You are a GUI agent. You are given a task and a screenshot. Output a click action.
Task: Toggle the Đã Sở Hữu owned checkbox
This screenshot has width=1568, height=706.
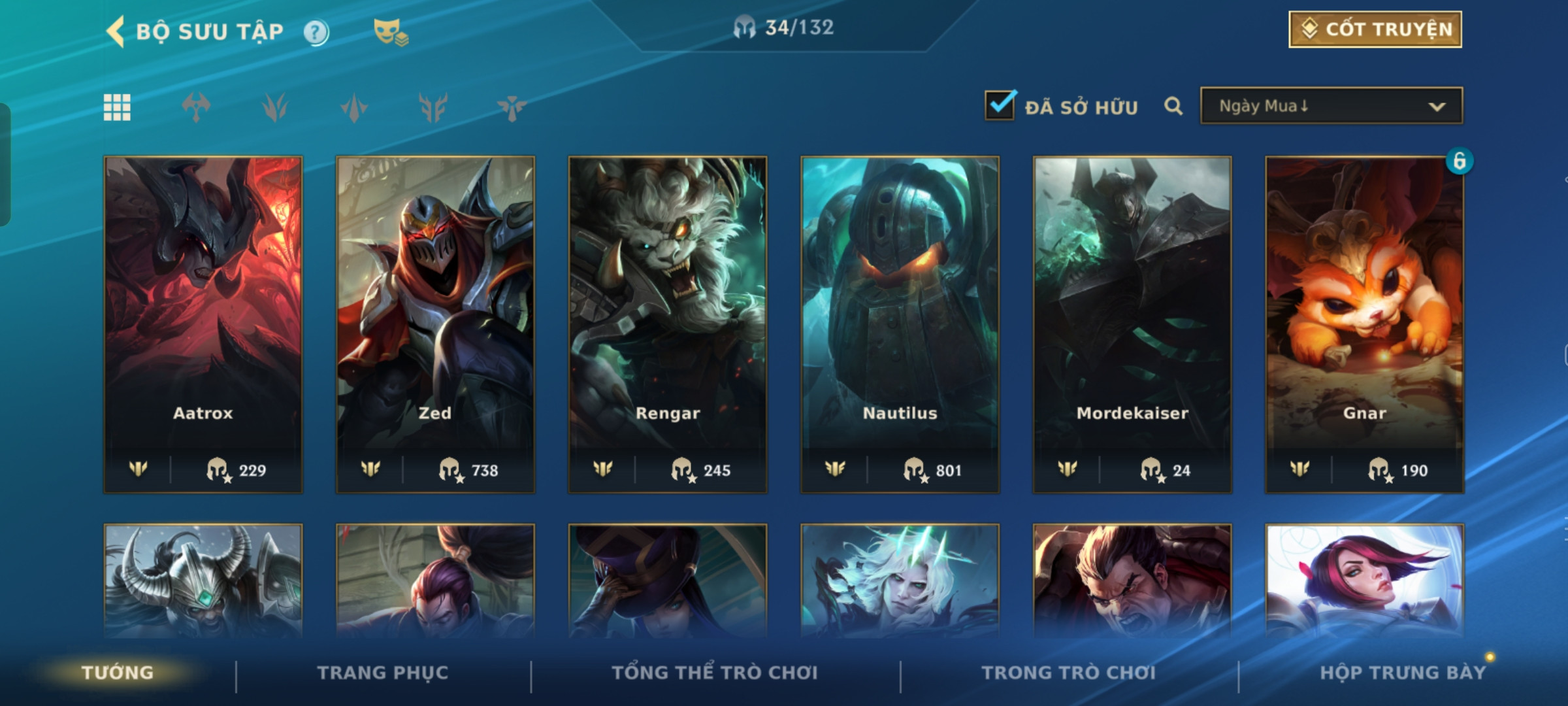1000,105
